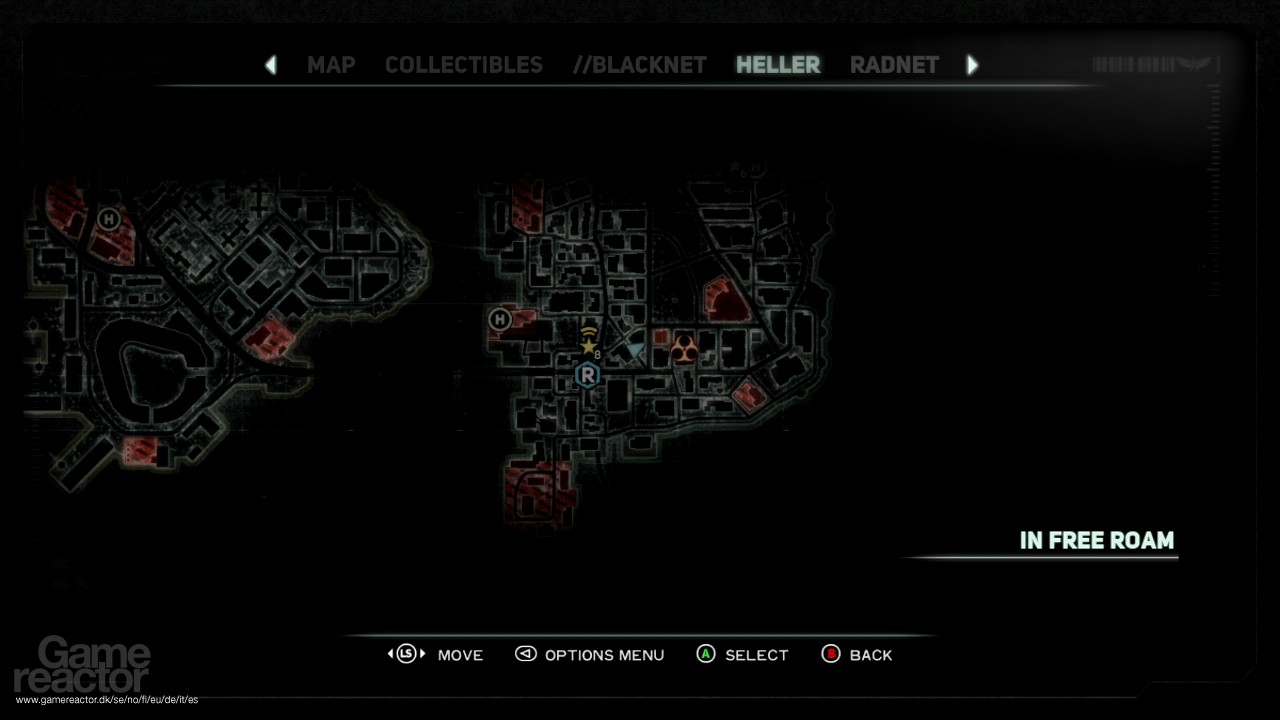Click the IN FREE ROAM status label
Screen dimensions: 1280x720
click(1098, 540)
